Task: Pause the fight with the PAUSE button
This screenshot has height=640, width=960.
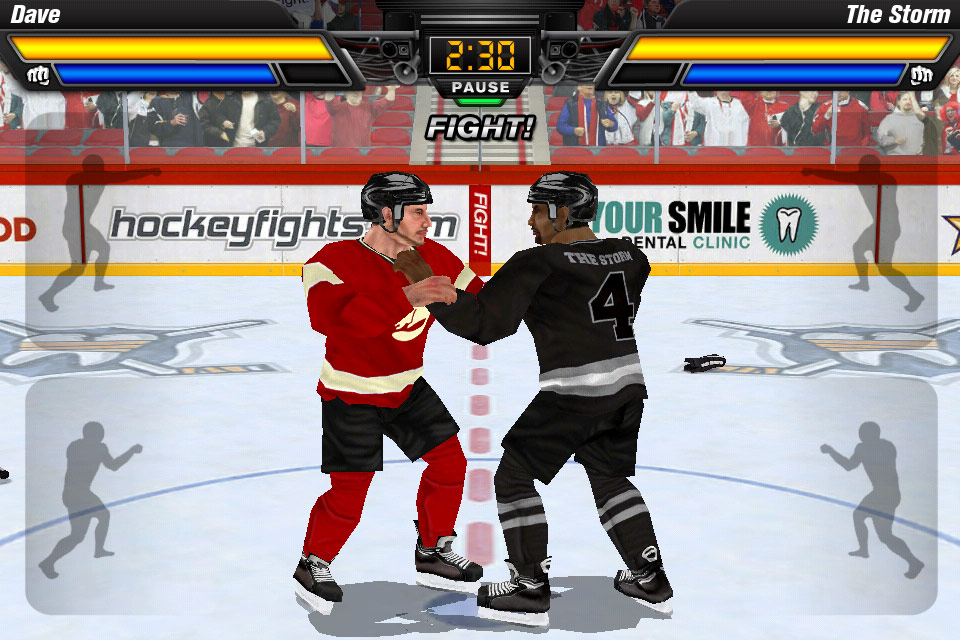Action: pos(479,88)
